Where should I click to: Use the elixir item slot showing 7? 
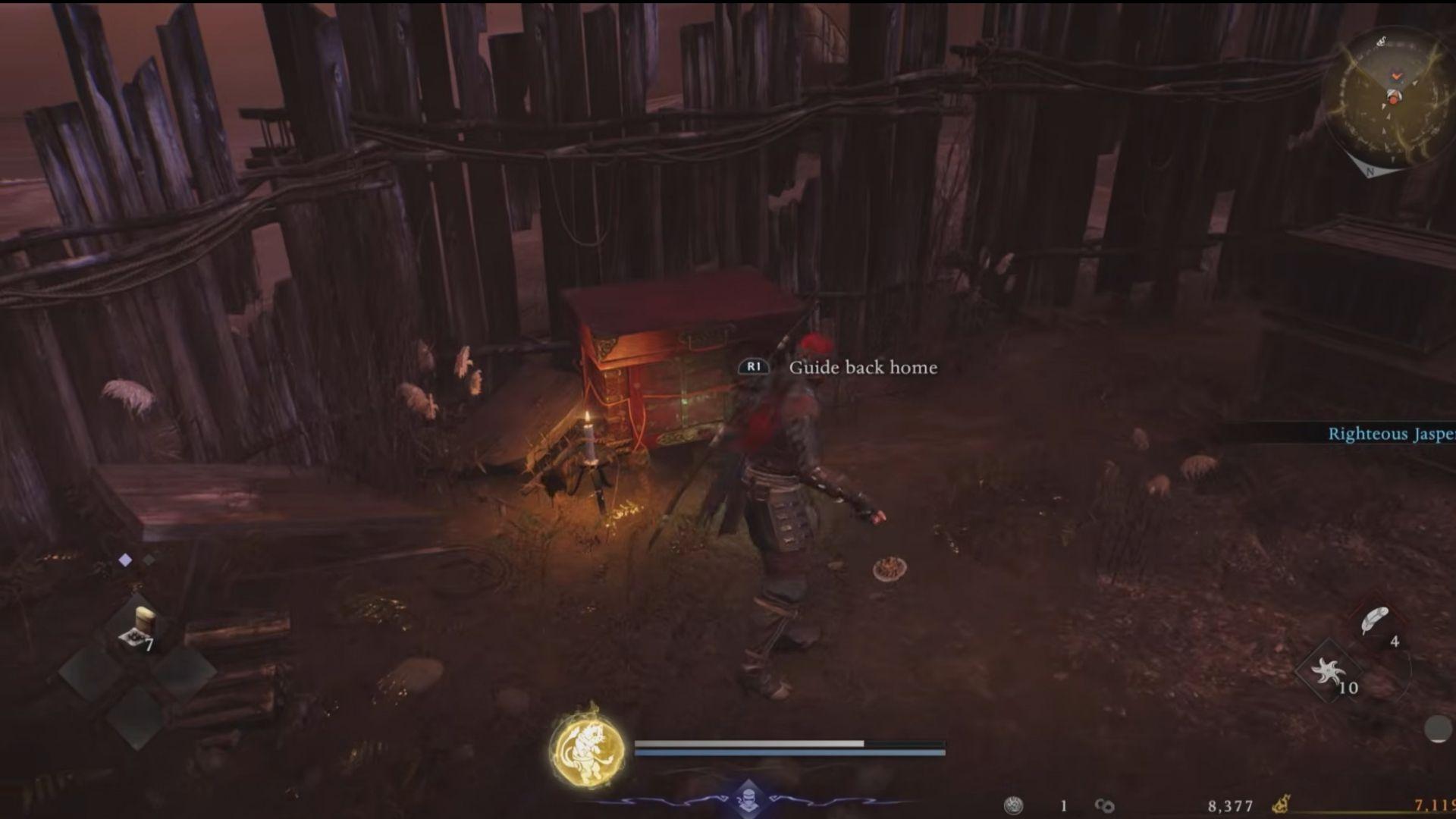137,629
